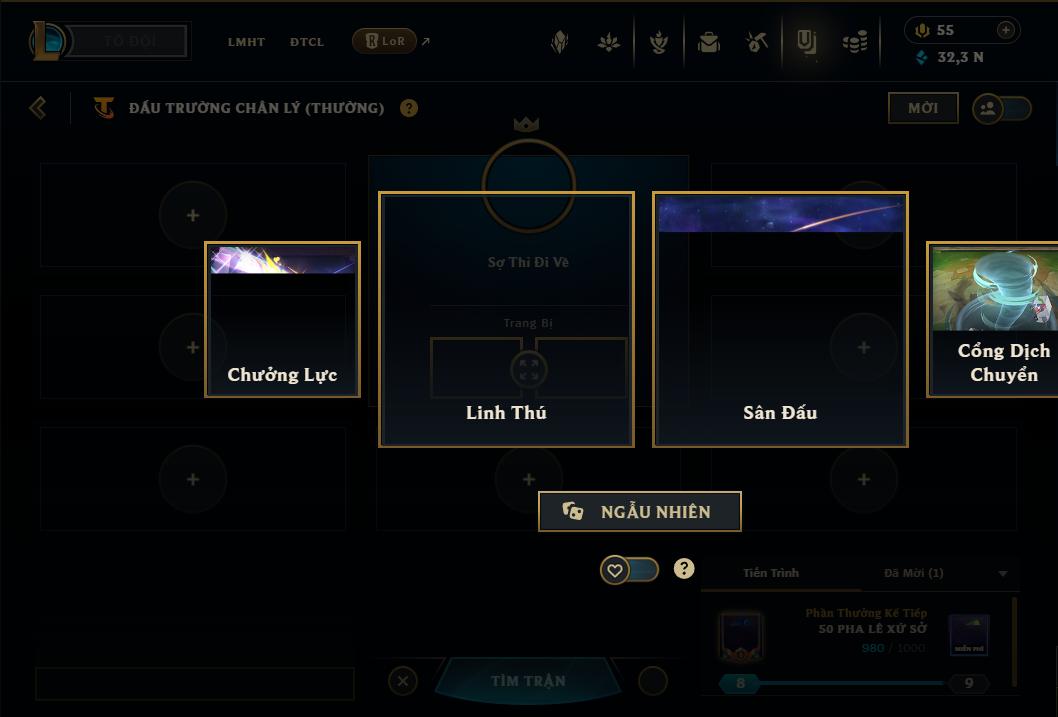Image resolution: width=1058 pixels, height=717 pixels.
Task: Add currency with the plus button
Action: click(x=1005, y=30)
